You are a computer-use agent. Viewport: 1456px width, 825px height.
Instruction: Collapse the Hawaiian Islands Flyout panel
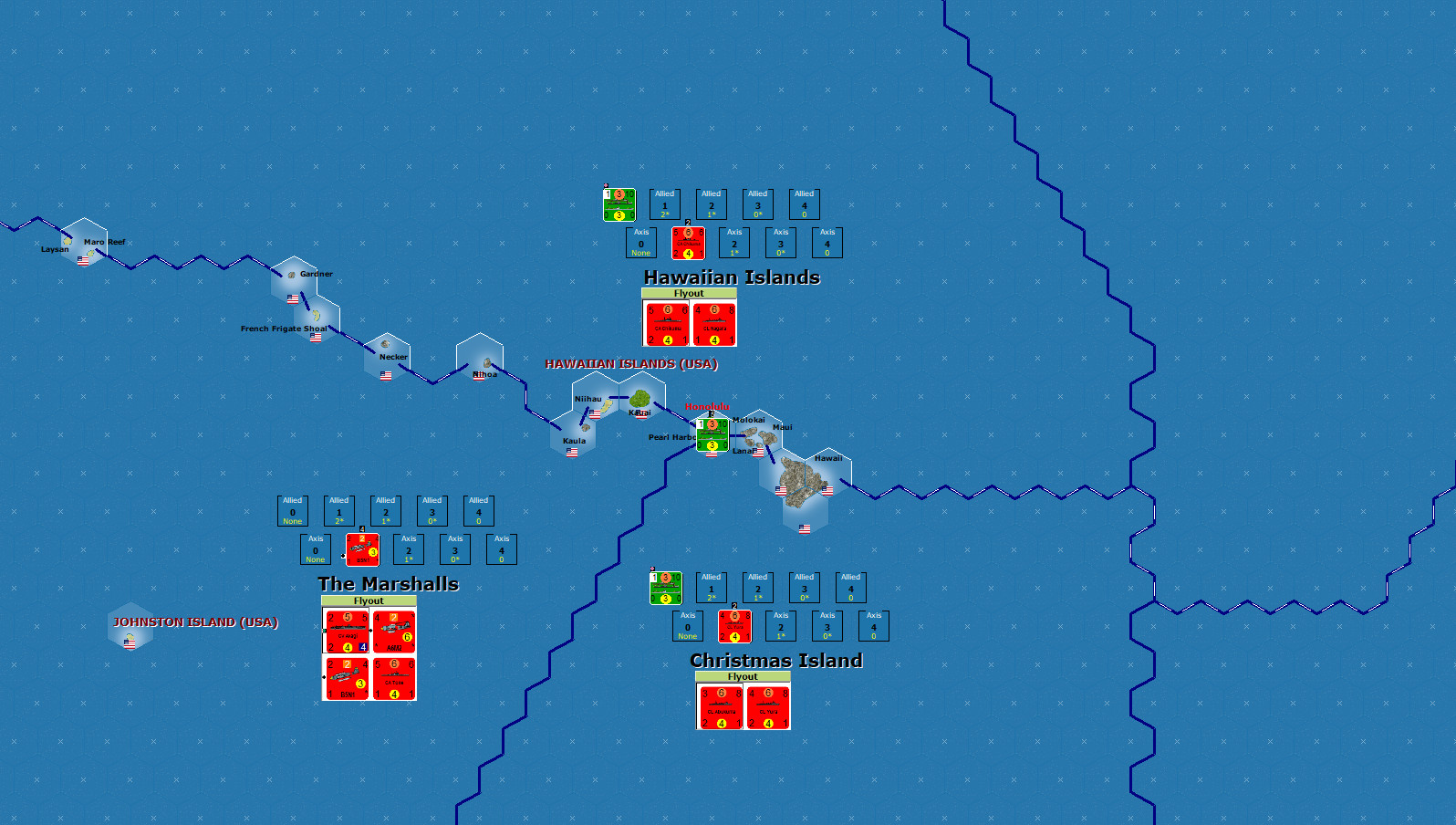689,293
